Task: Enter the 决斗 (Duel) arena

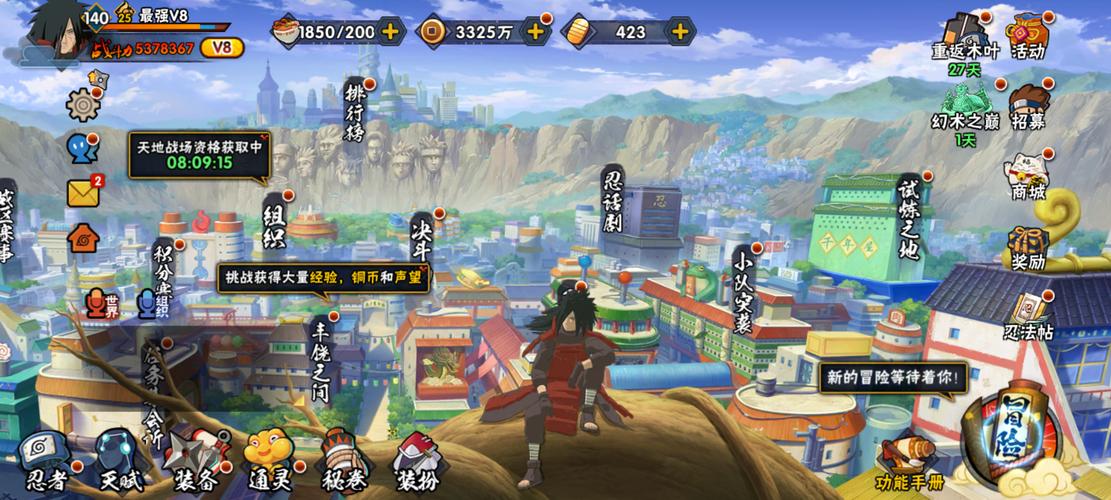Action: (x=421, y=240)
